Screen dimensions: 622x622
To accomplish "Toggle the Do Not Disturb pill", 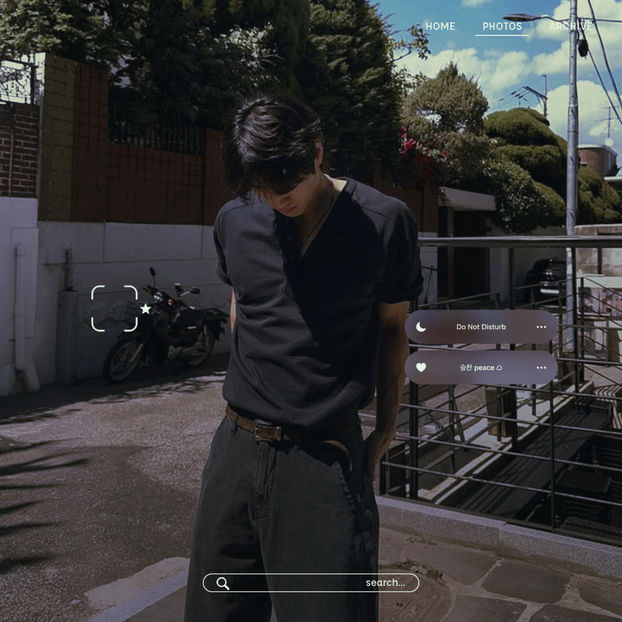I will click(481, 327).
